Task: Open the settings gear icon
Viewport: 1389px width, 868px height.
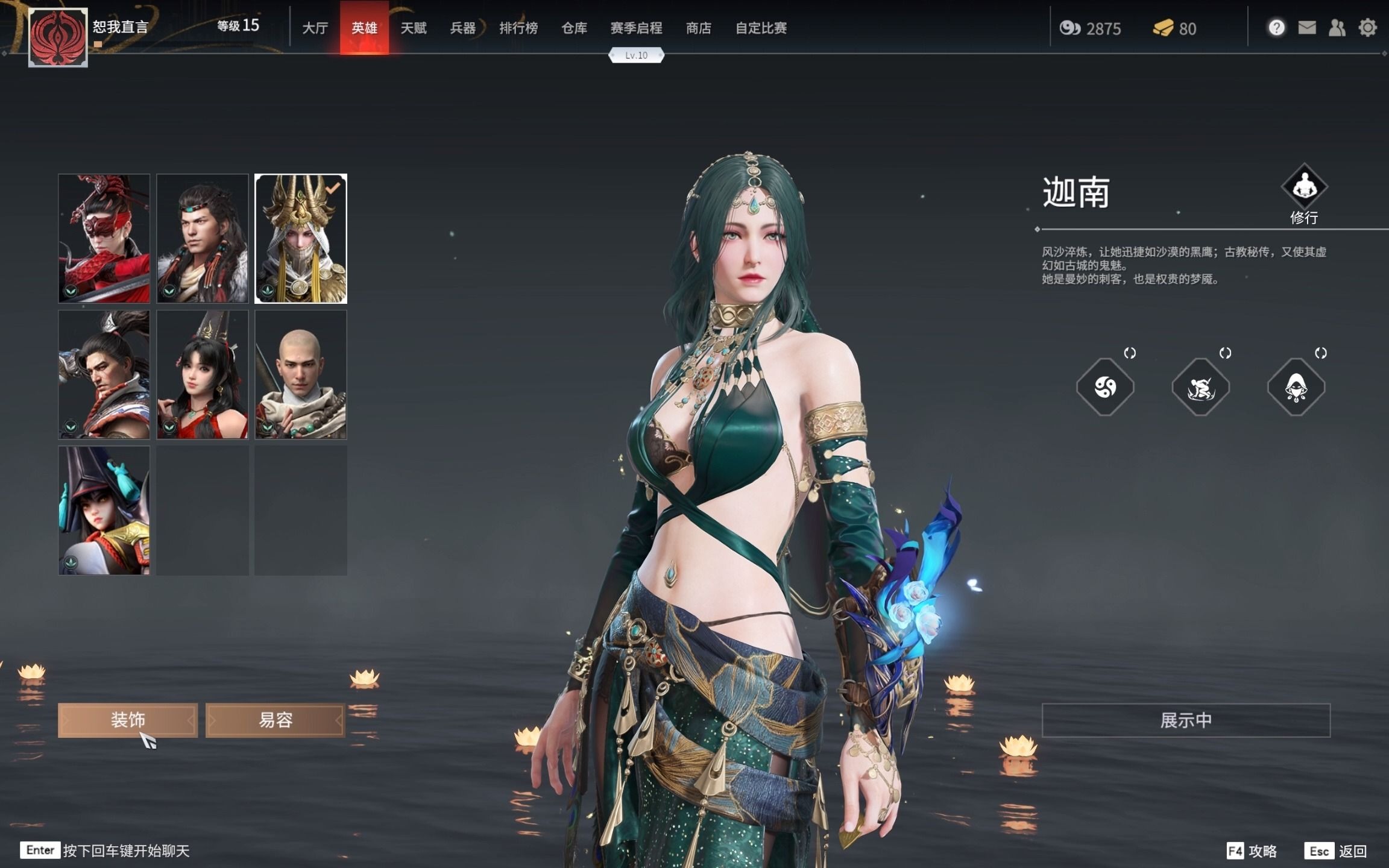Action: pos(1368,28)
